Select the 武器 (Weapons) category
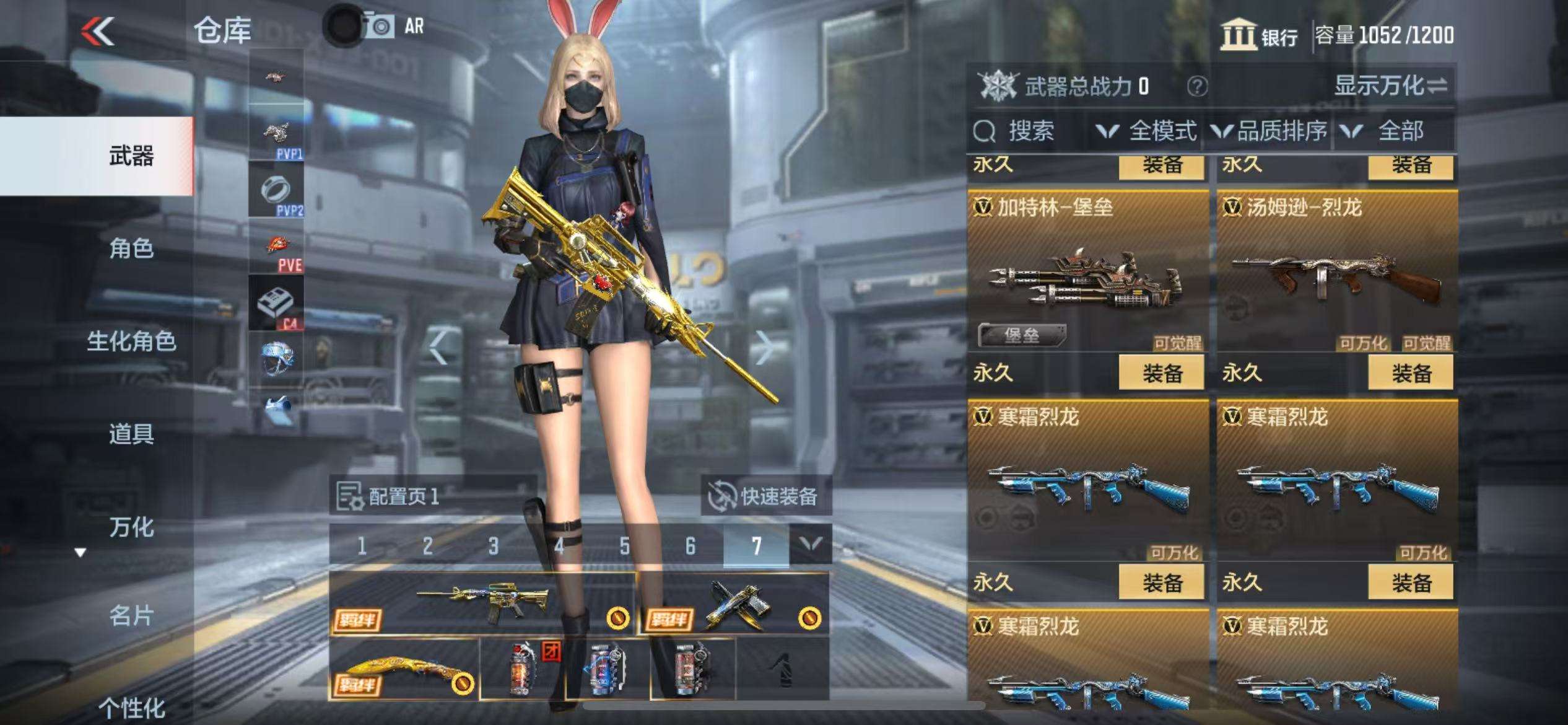This screenshot has width=1568, height=725. pos(131,156)
